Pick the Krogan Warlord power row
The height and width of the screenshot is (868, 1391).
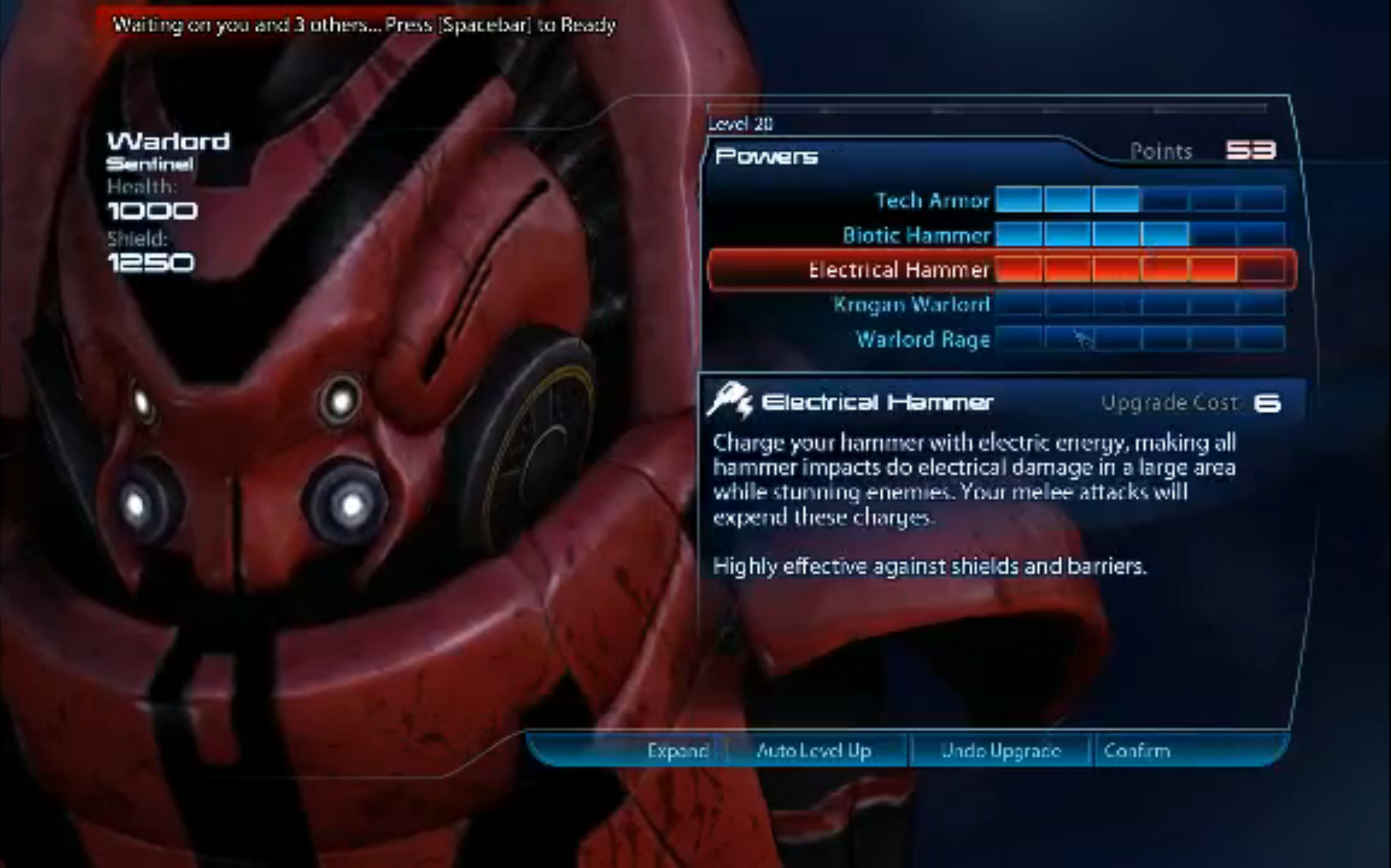[x=911, y=305]
